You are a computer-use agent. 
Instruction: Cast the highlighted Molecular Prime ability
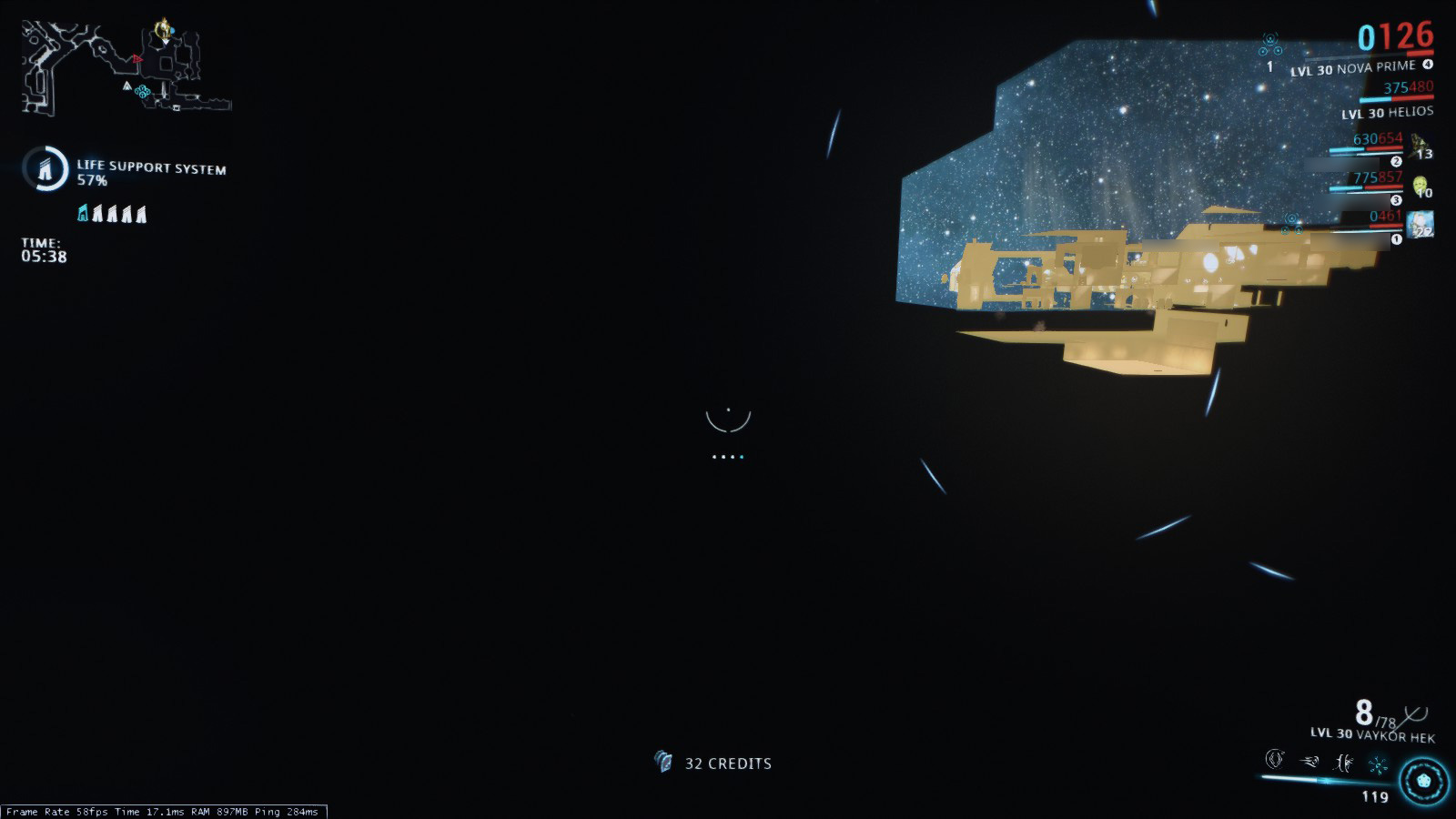(1378, 764)
